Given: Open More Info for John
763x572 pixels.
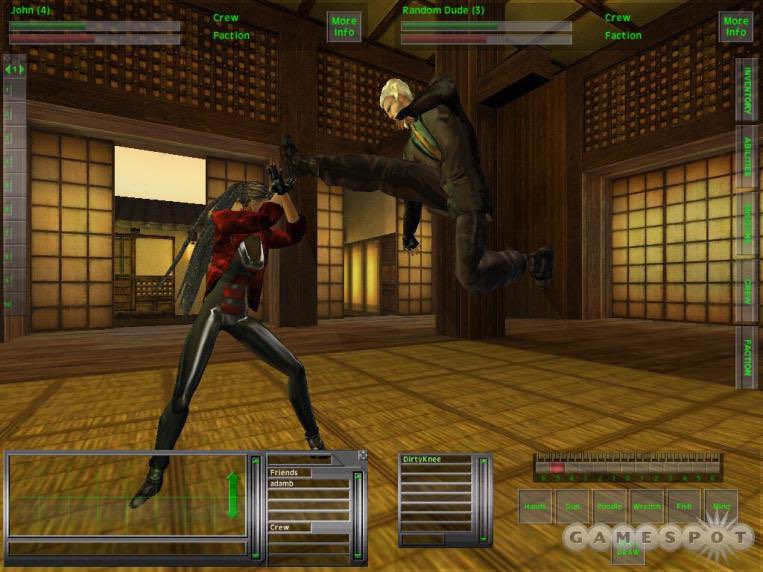Looking at the screenshot, I should click(344, 26).
